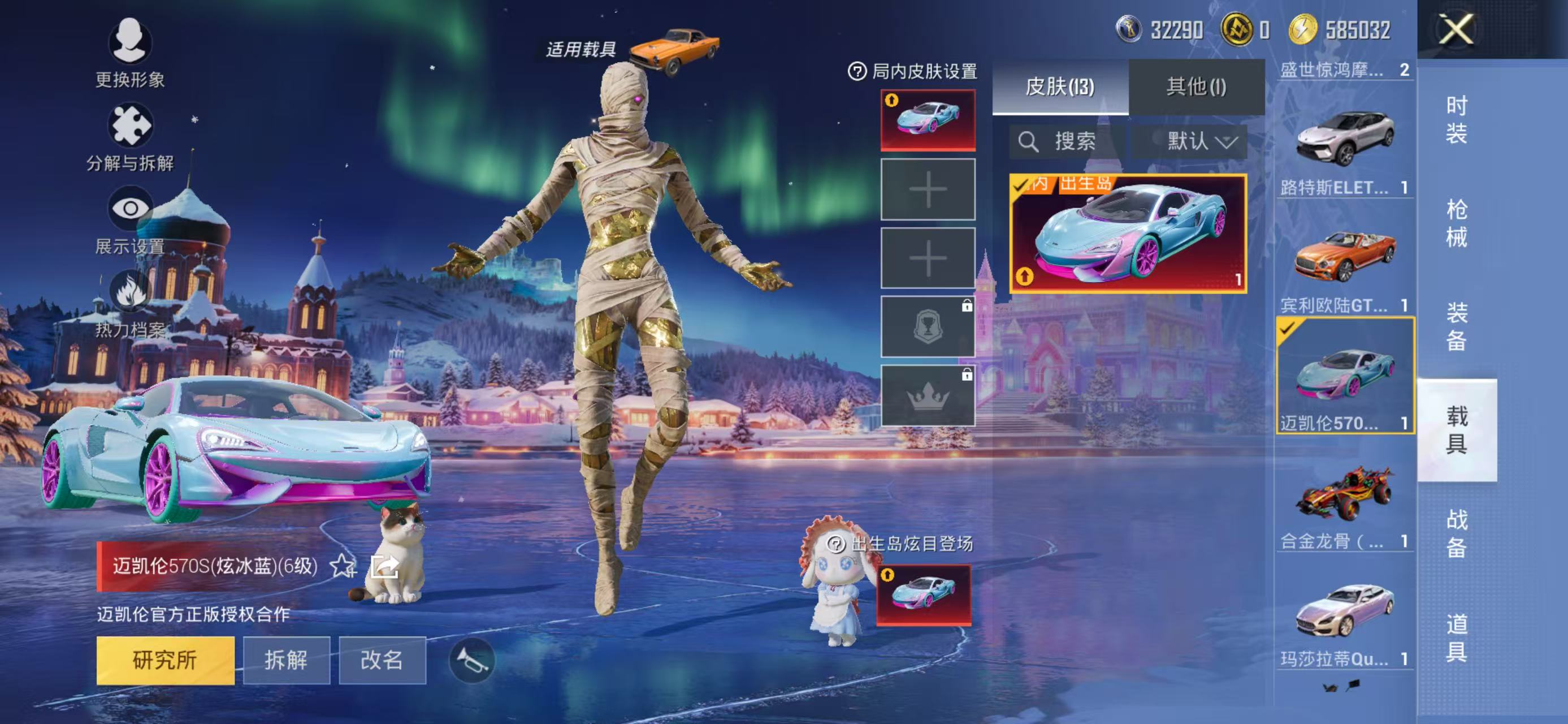Switch to the 皮肤(13) tab
This screenshot has width=1568, height=724.
1060,87
